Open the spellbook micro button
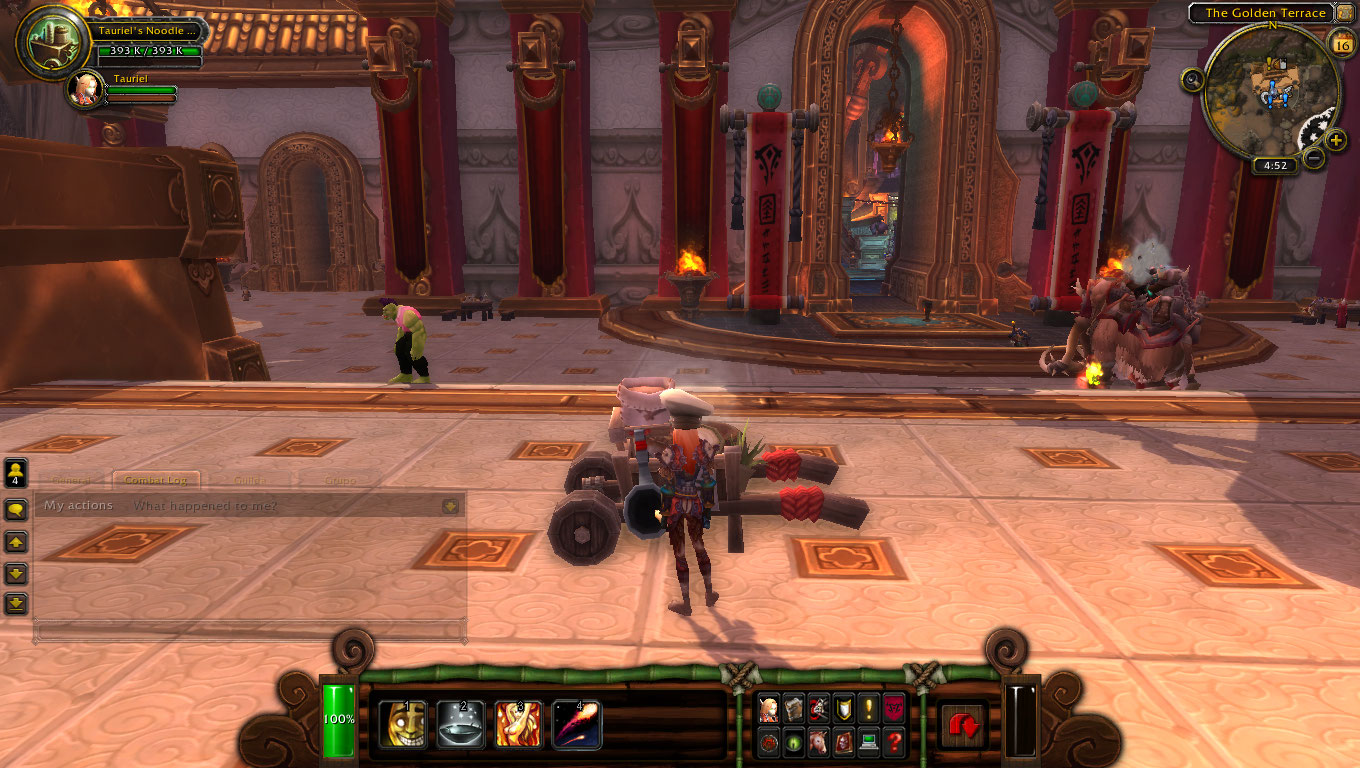1360x768 pixels. click(x=794, y=708)
